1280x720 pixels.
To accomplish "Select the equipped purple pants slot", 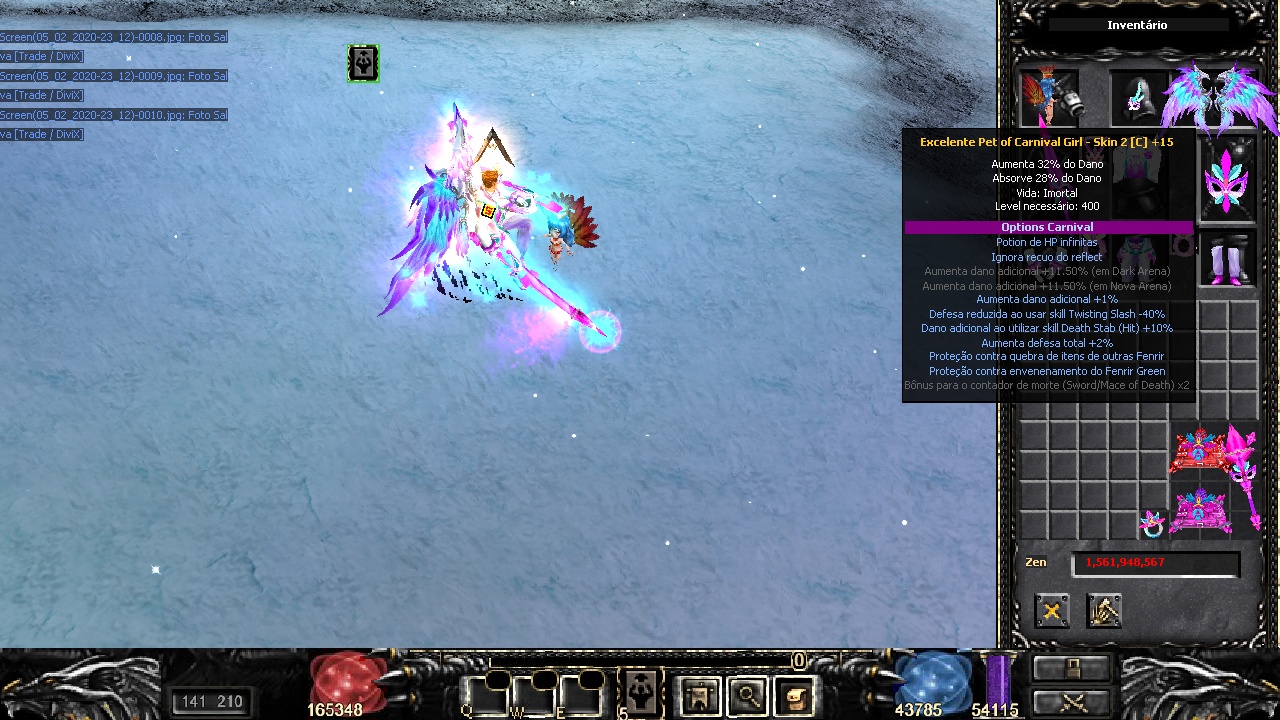I will pyautogui.click(x=1227, y=262).
